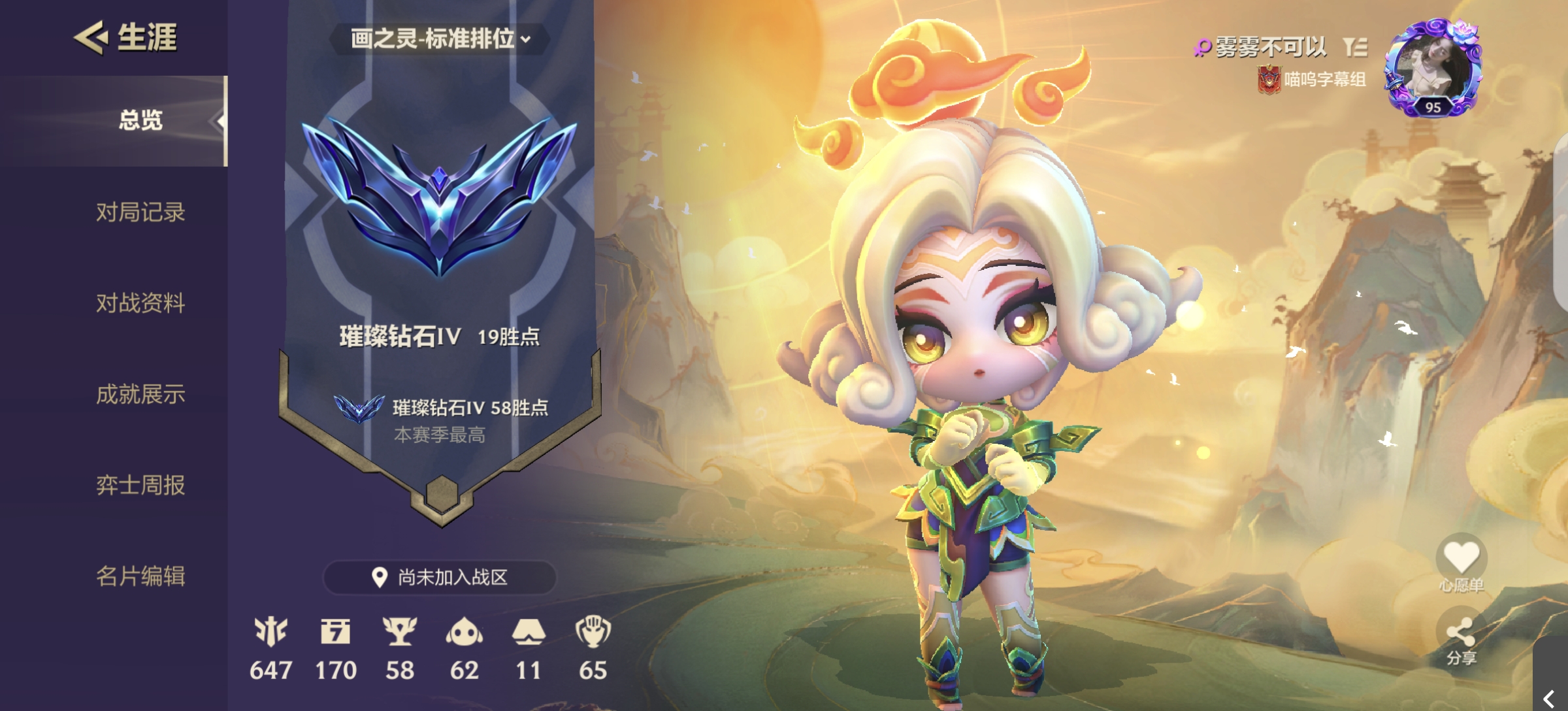Image resolution: width=1568 pixels, height=711 pixels.
Task: Tap the little legend stat icon showing 62
Action: coord(464,632)
